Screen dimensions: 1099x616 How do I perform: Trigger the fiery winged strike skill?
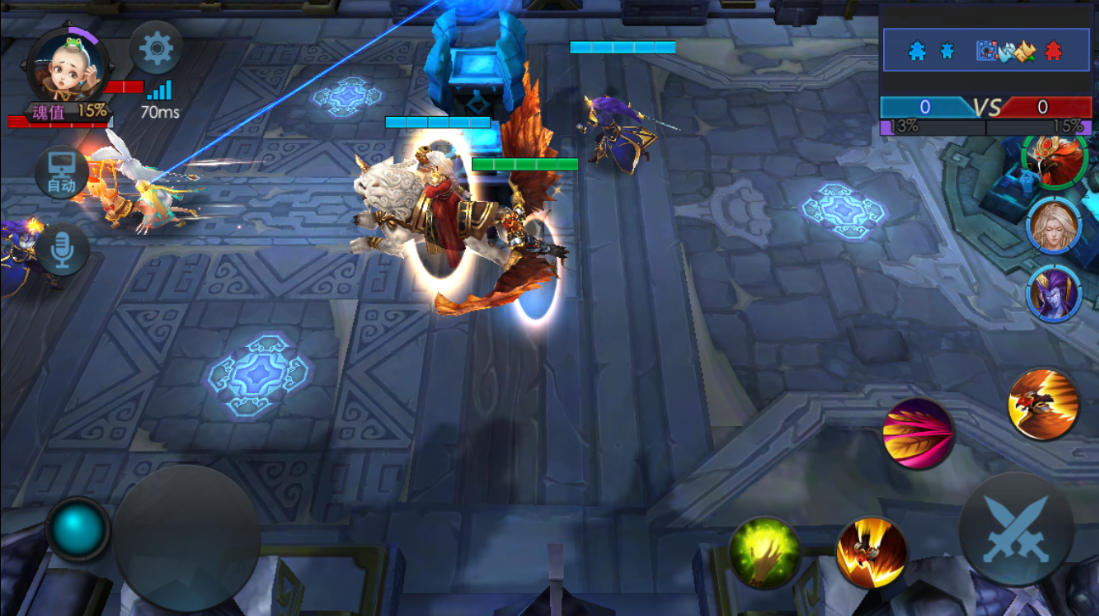pyautogui.click(x=871, y=551)
